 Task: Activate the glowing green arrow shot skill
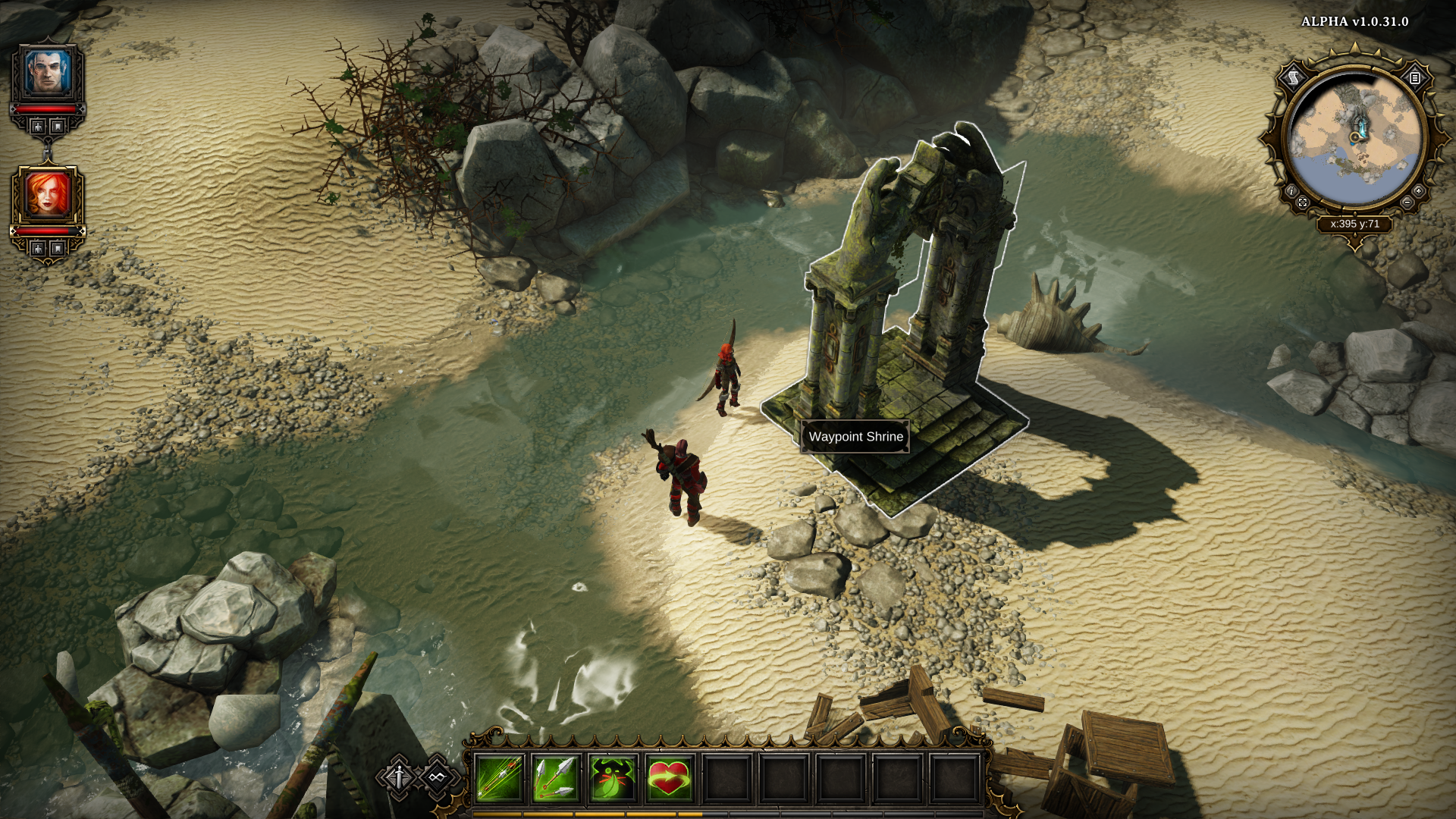(x=498, y=778)
